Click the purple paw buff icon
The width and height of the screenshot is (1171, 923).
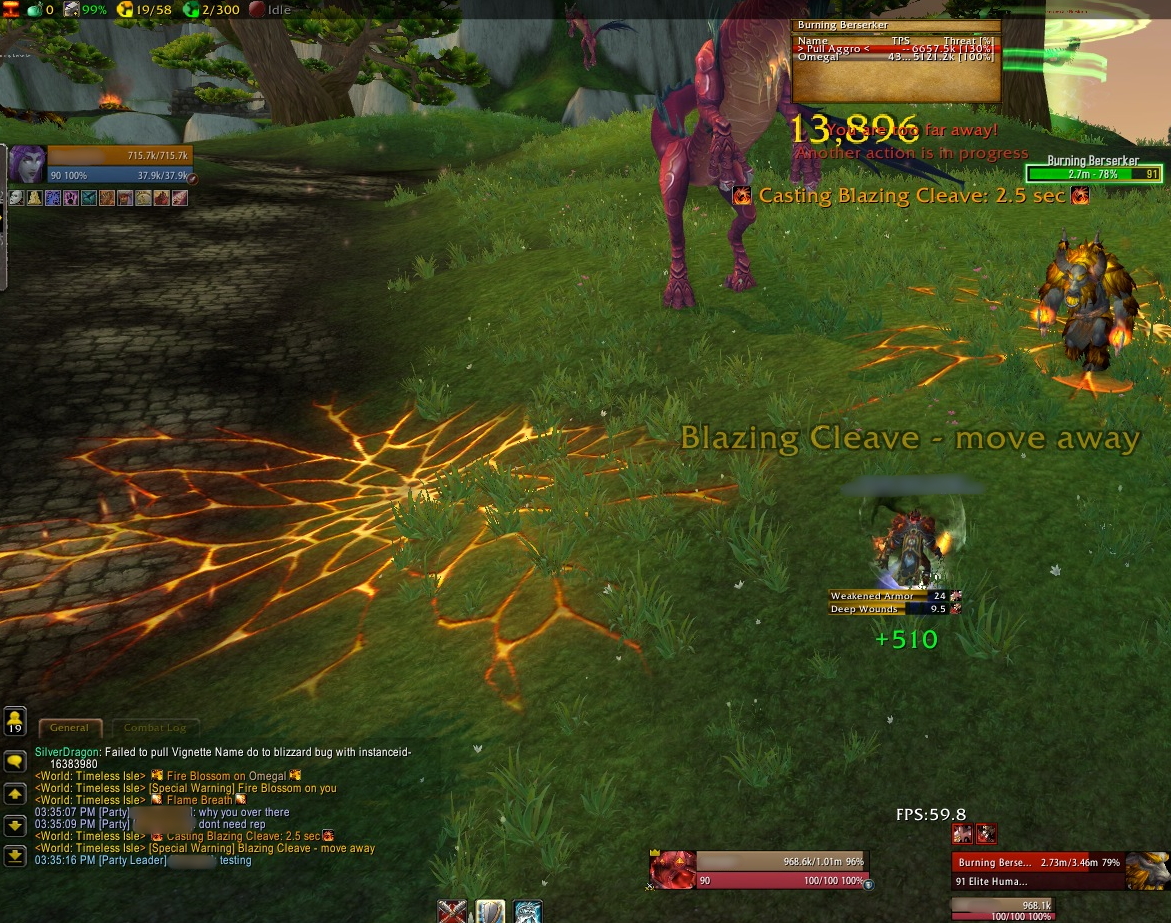coord(71,198)
